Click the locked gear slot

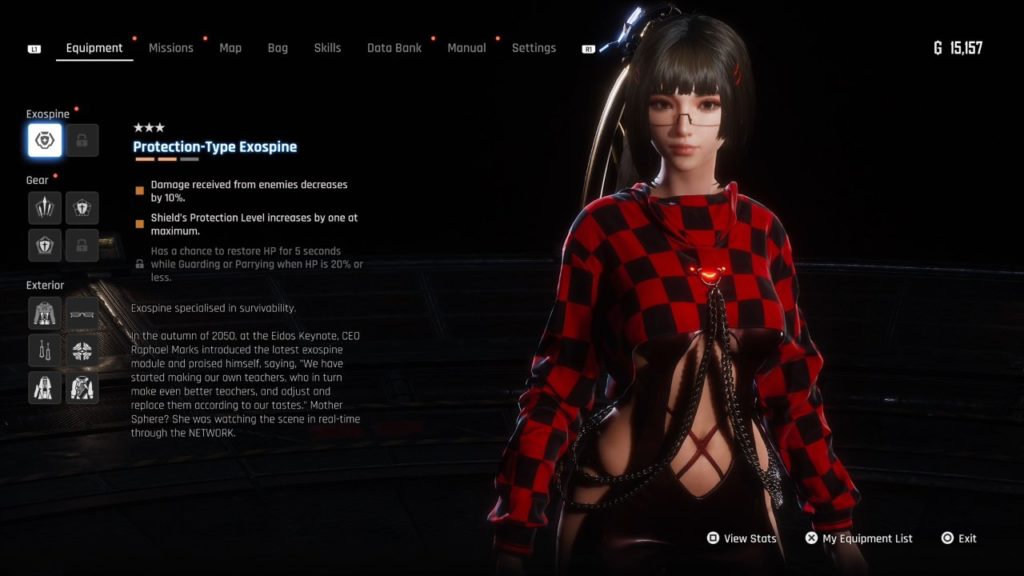tap(82, 245)
